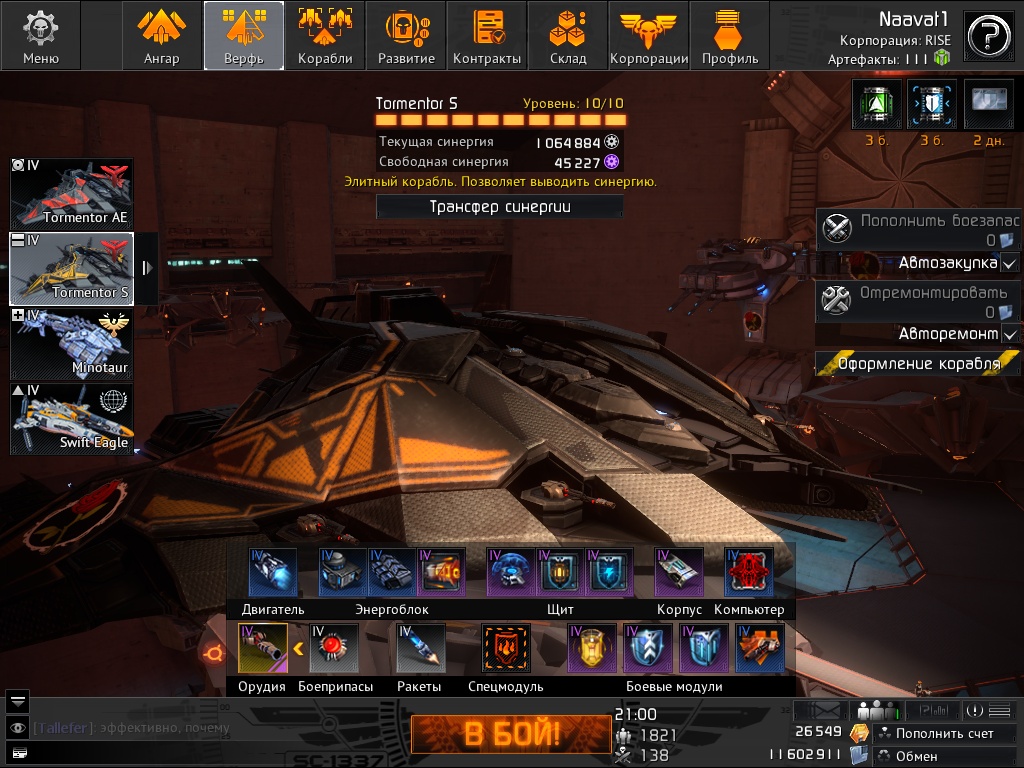Launch battle with В БОЙ! button
The image size is (1024, 768).
click(x=511, y=735)
